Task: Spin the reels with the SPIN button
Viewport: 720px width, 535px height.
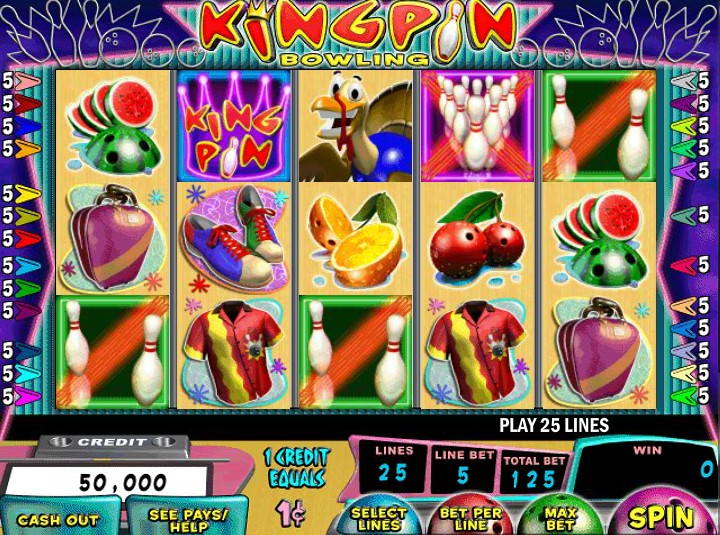Action: 661,516
